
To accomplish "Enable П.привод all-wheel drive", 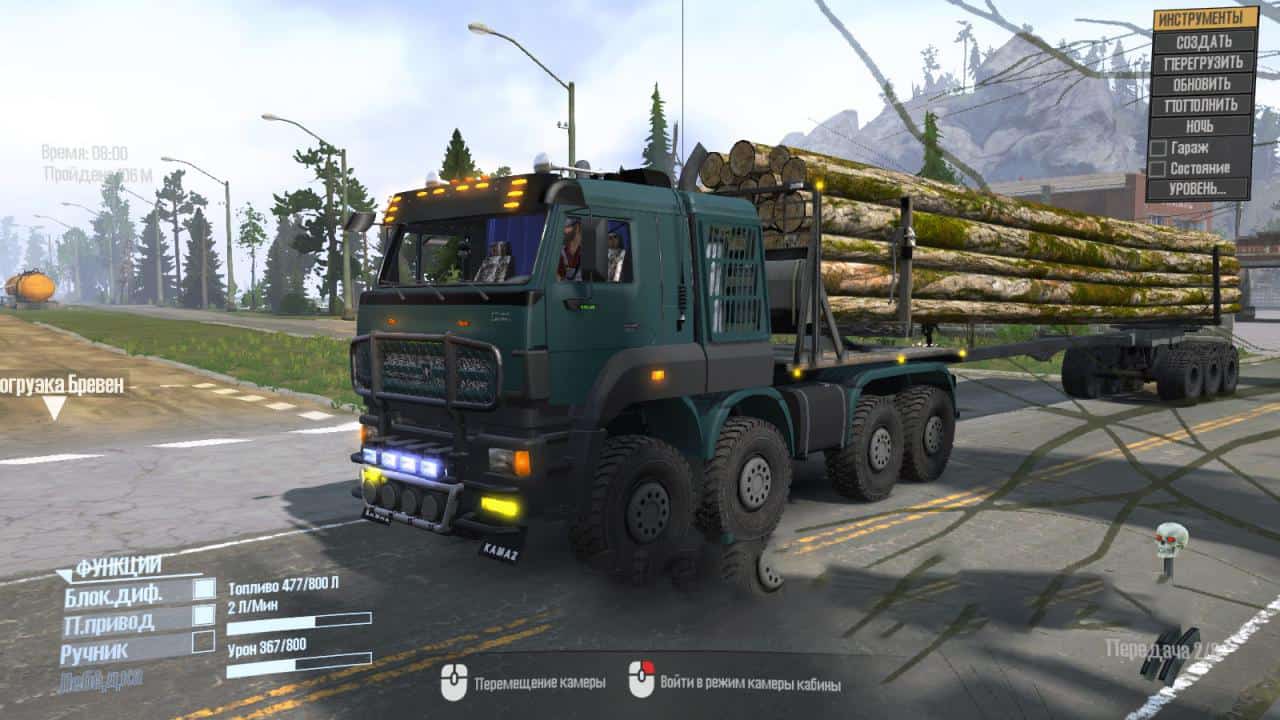I will tap(204, 615).
